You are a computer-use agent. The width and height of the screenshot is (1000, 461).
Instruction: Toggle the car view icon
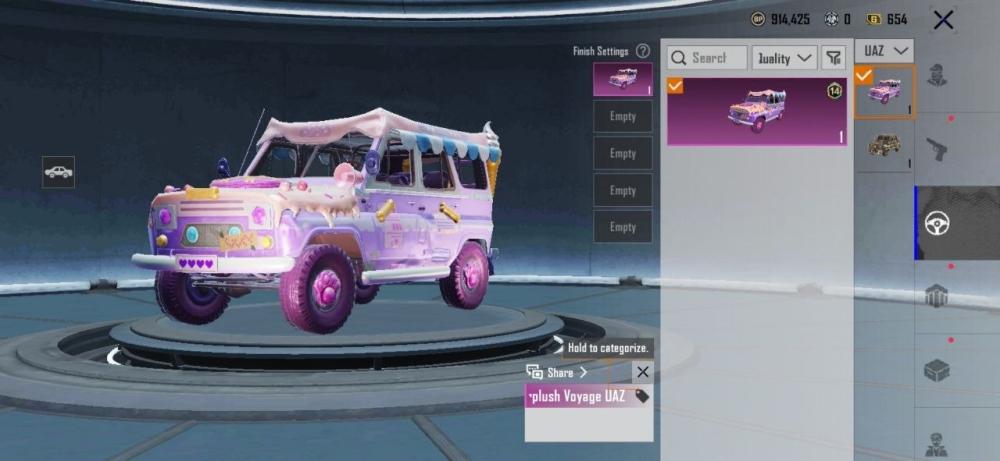pyautogui.click(x=58, y=172)
